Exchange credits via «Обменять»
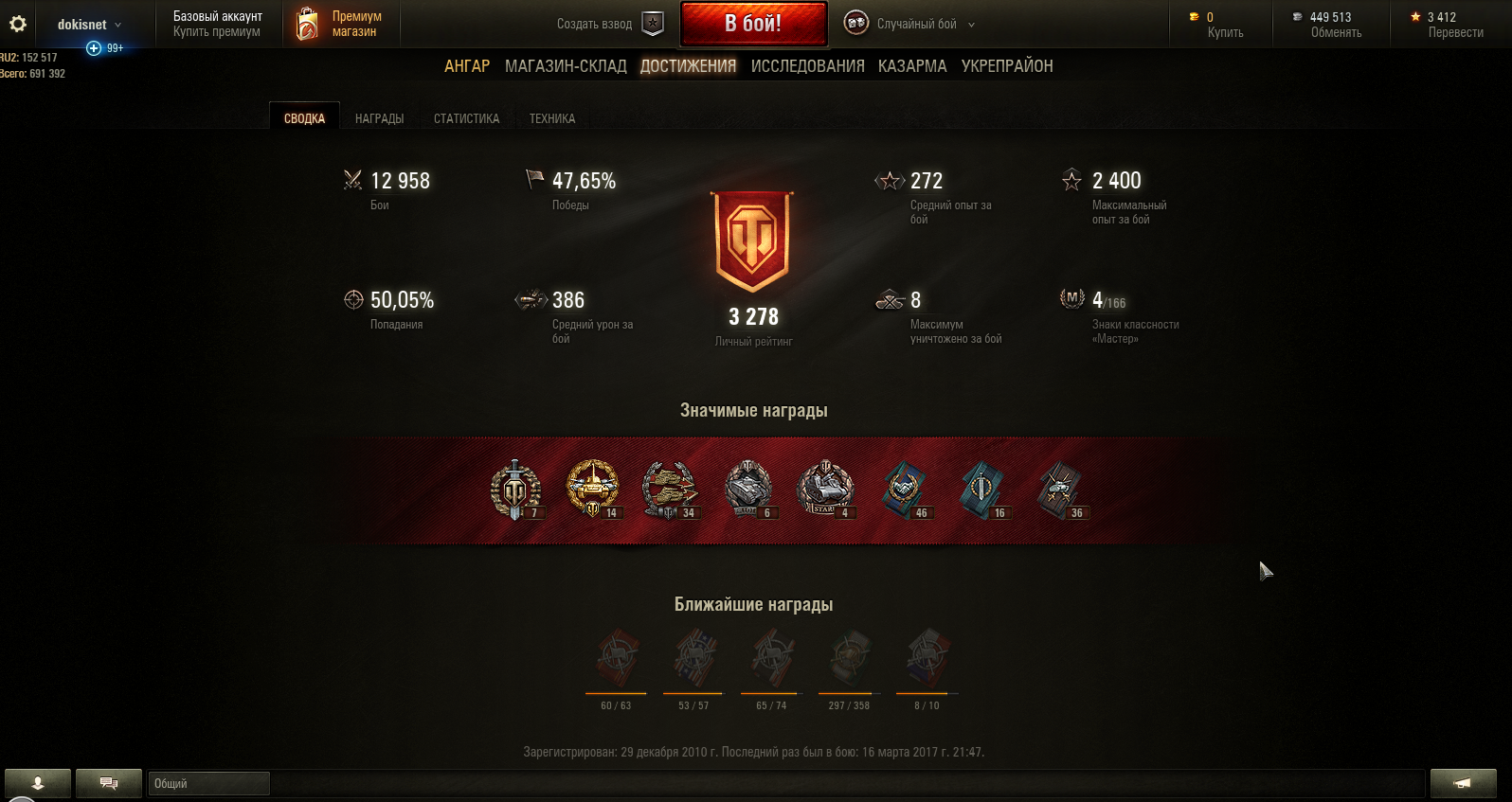The height and width of the screenshot is (802, 1512). tap(1336, 32)
